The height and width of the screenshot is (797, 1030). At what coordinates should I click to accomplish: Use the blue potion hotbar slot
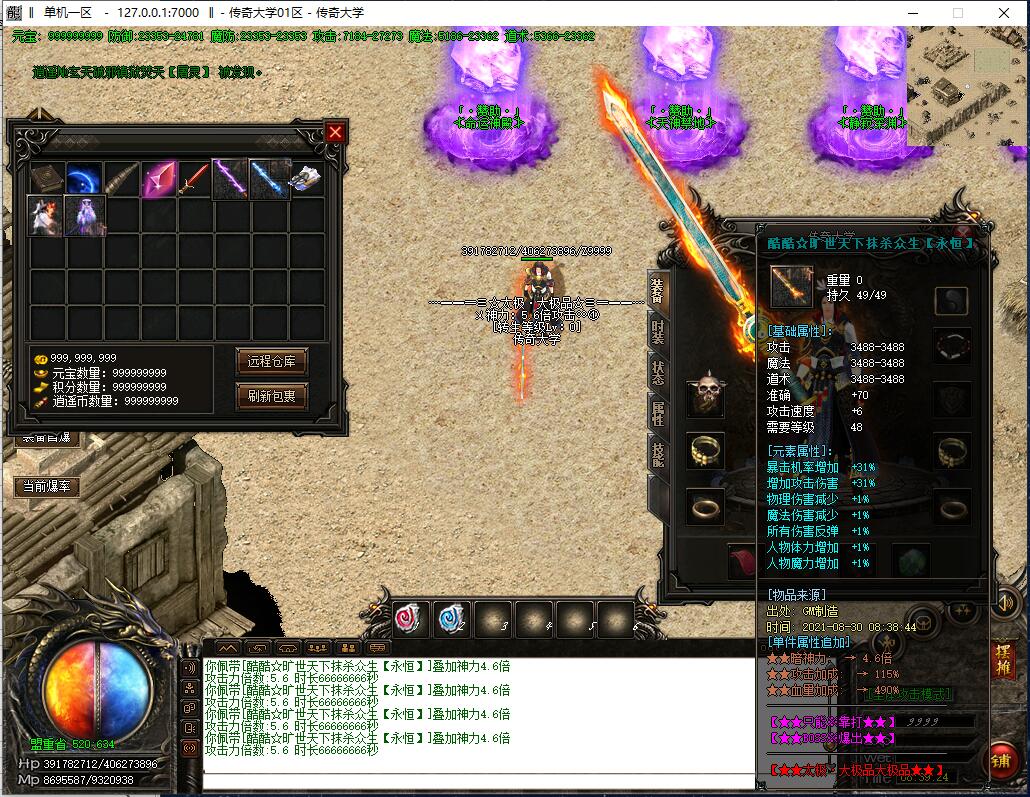coord(450,619)
